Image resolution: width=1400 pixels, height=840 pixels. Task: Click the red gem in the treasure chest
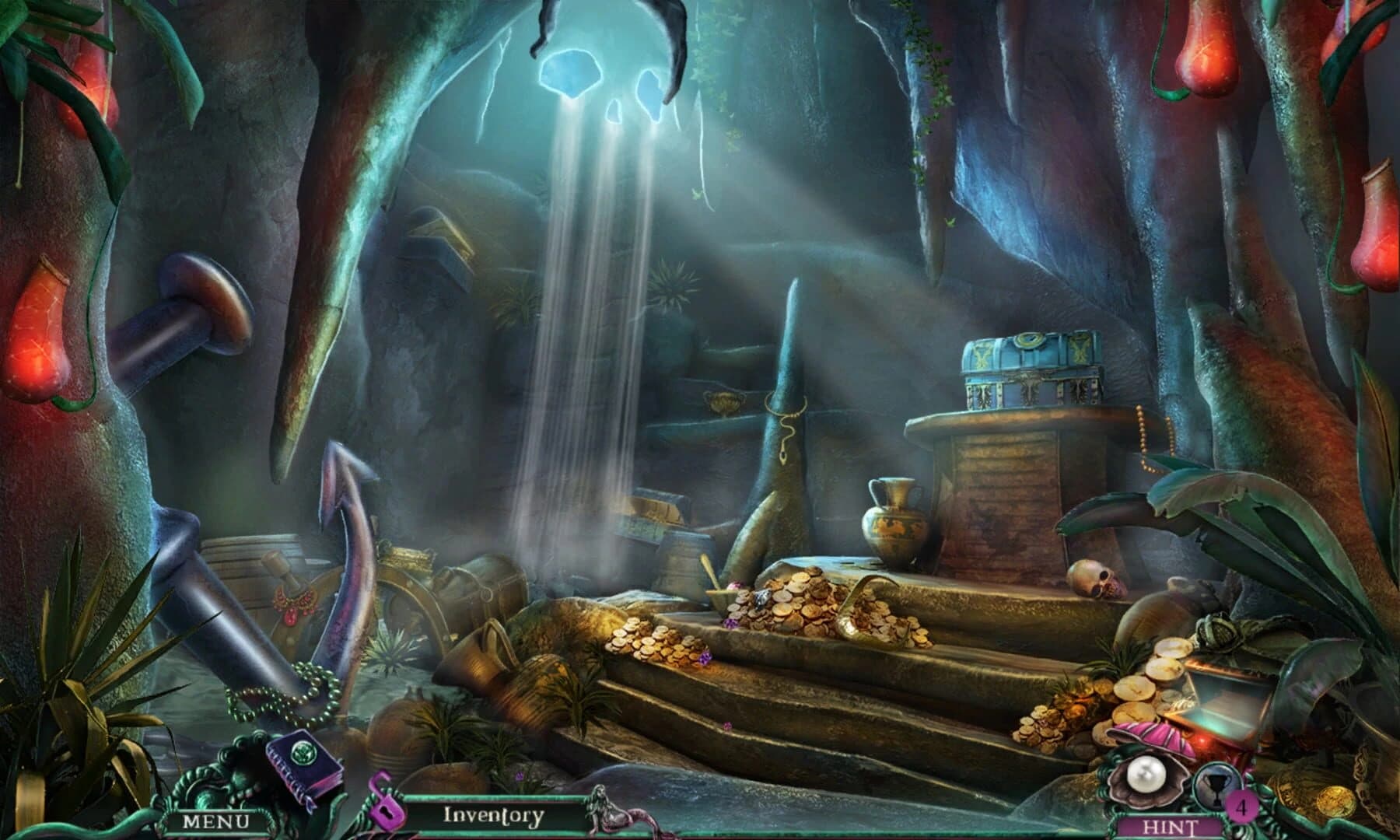(x=1203, y=740)
